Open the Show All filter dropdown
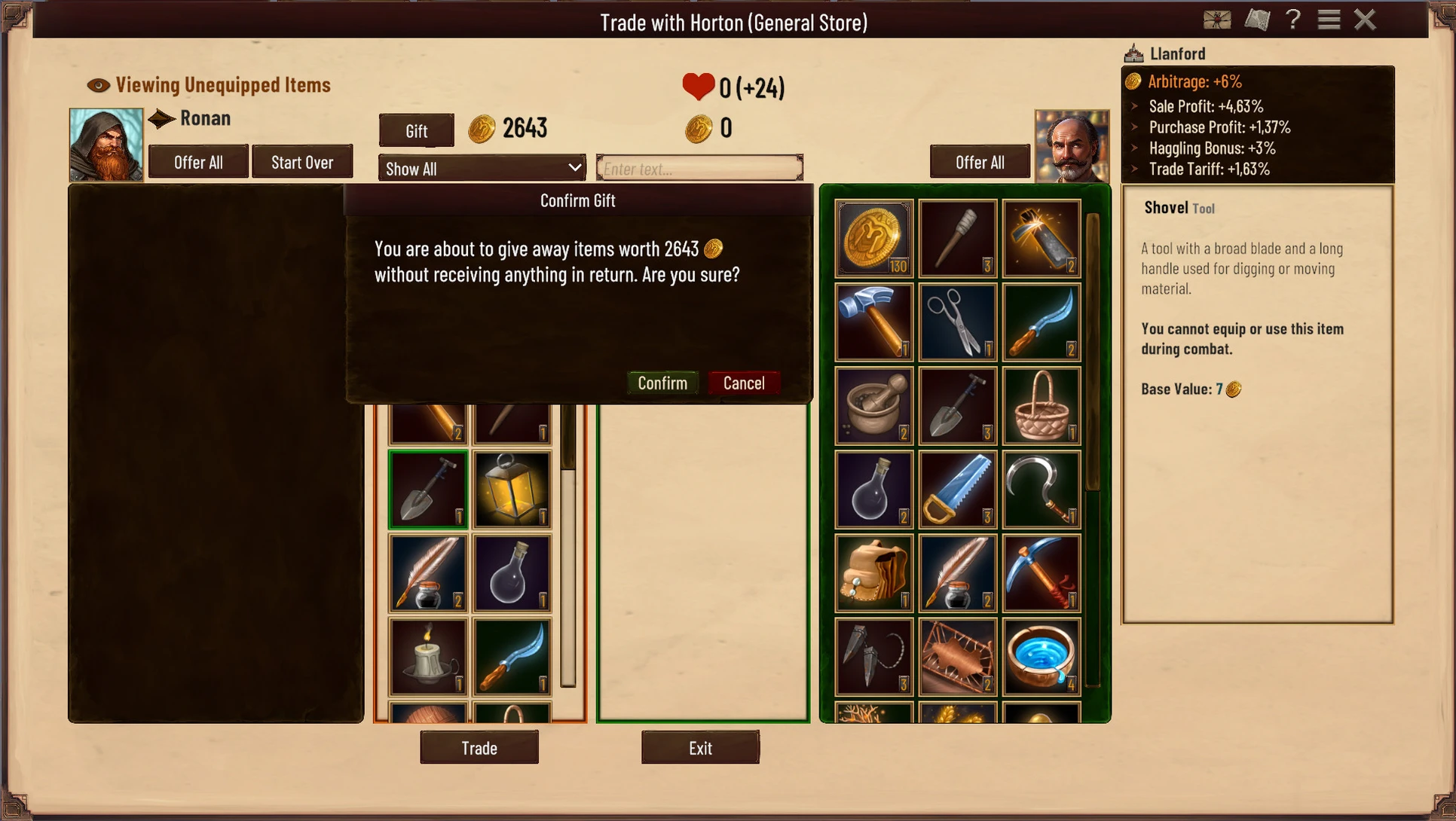1456x821 pixels. [x=482, y=169]
